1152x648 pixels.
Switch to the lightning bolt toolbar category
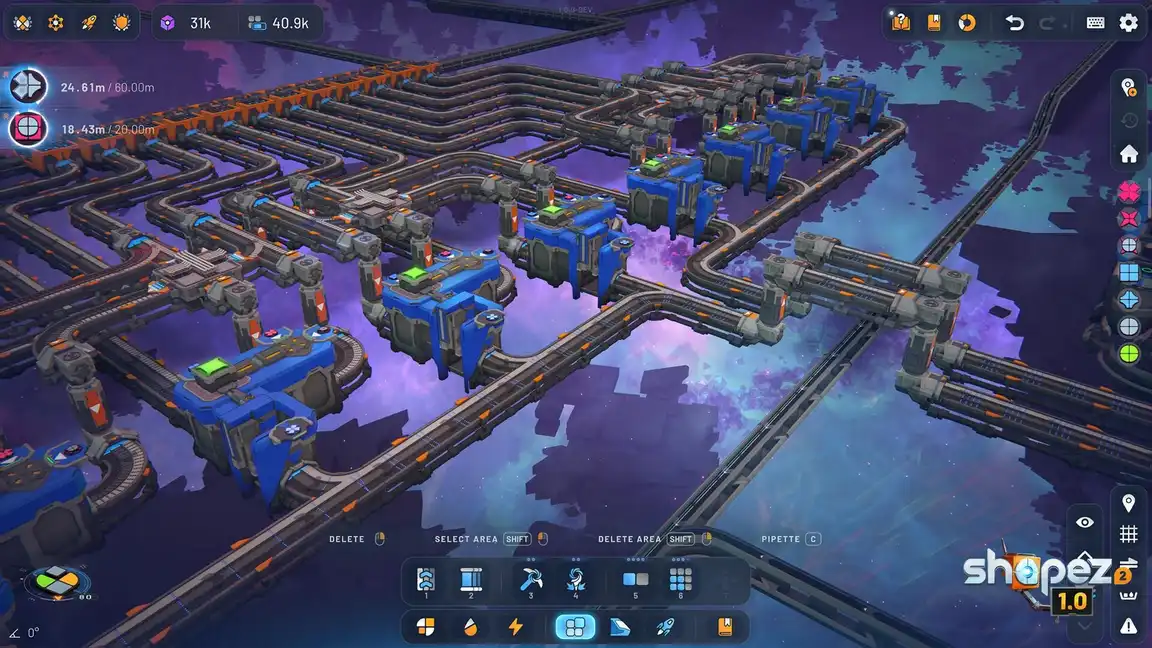click(516, 627)
